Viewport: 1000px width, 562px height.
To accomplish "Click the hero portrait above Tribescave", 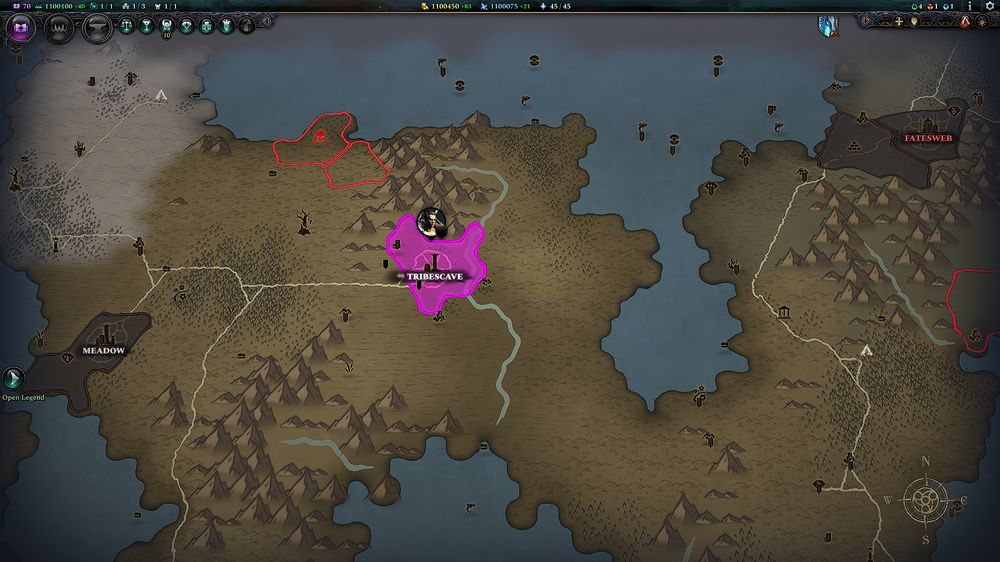I will click(432, 221).
